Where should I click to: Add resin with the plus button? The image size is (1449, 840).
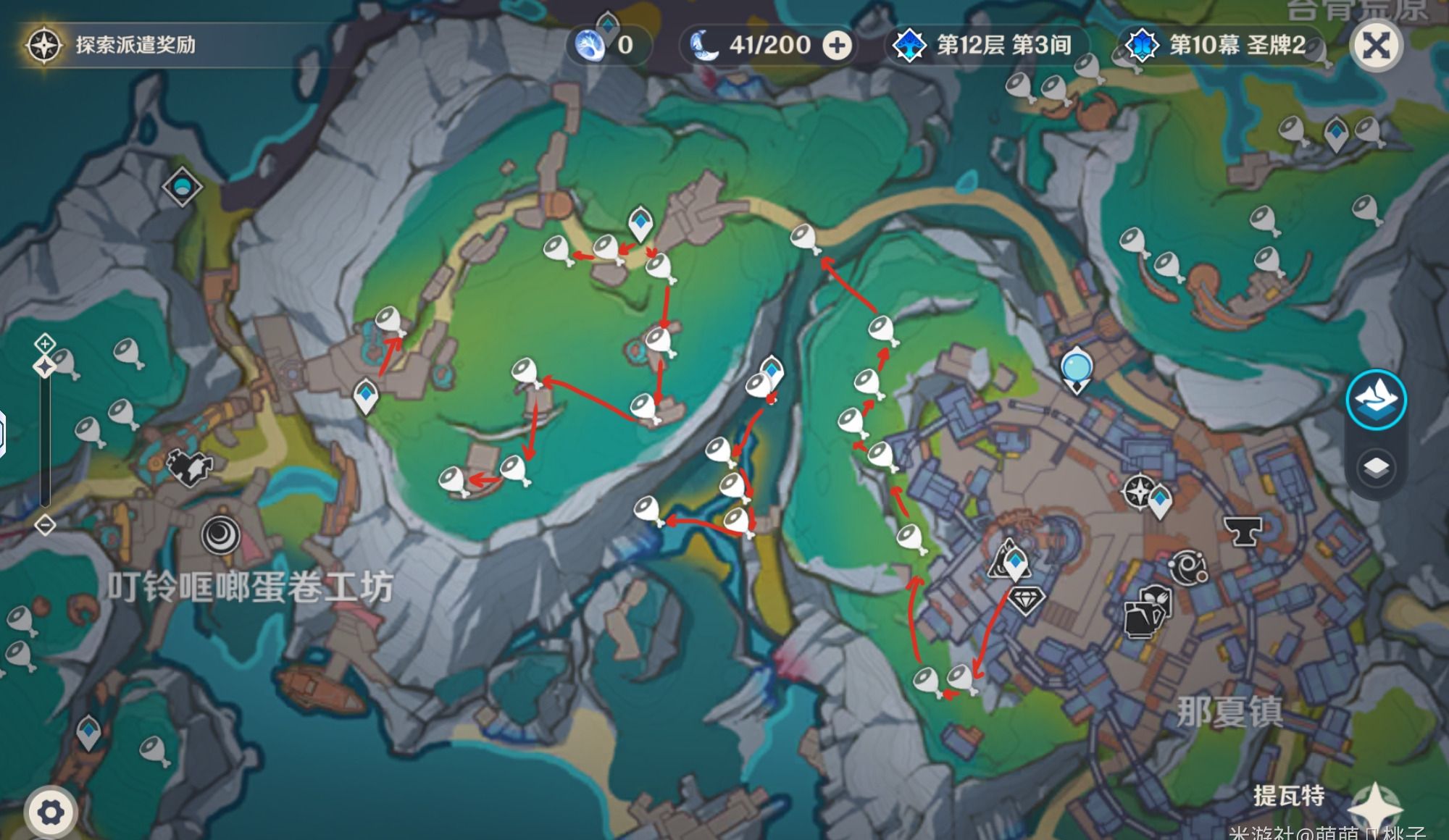(x=837, y=46)
